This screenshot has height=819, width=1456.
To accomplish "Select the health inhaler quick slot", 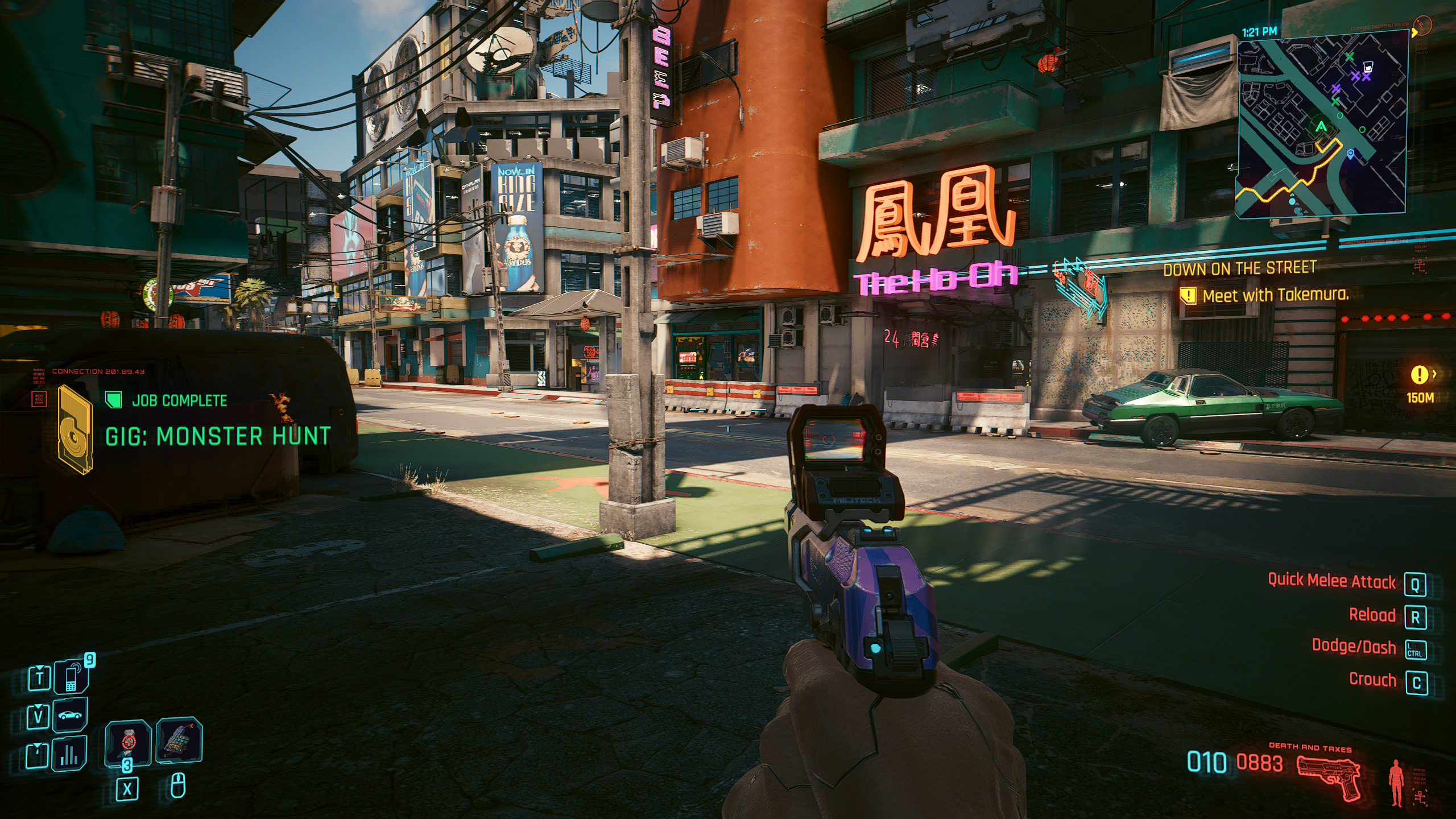I will (x=129, y=742).
